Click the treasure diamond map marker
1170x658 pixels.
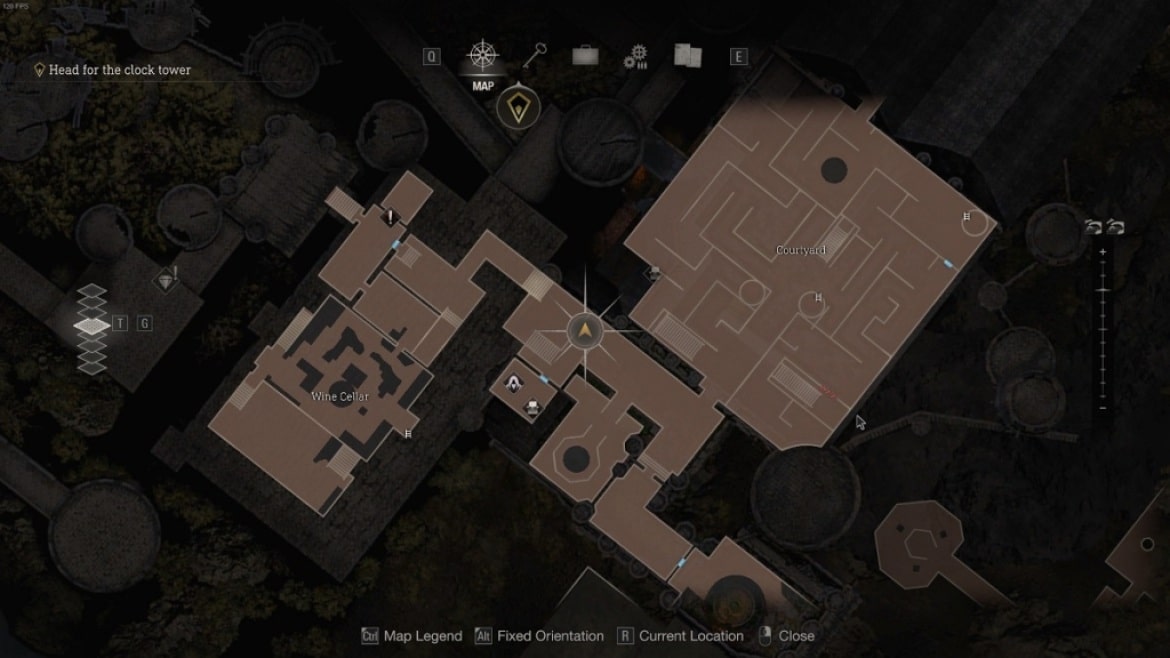pyautogui.click(x=167, y=280)
